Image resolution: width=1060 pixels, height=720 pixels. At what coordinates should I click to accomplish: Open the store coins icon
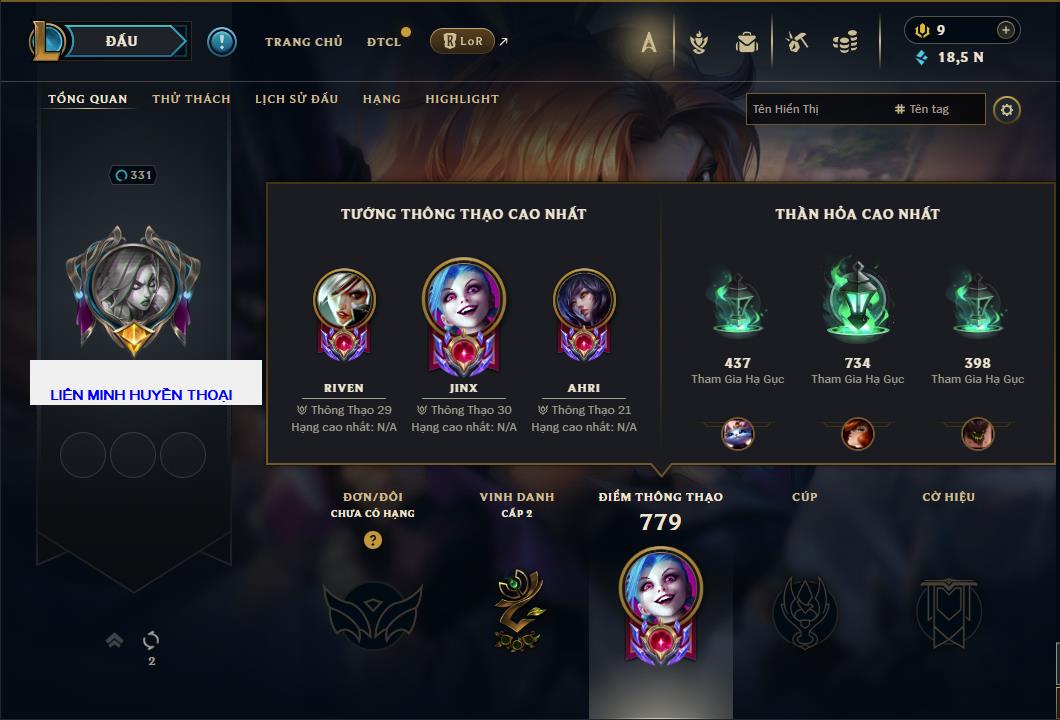click(x=845, y=42)
